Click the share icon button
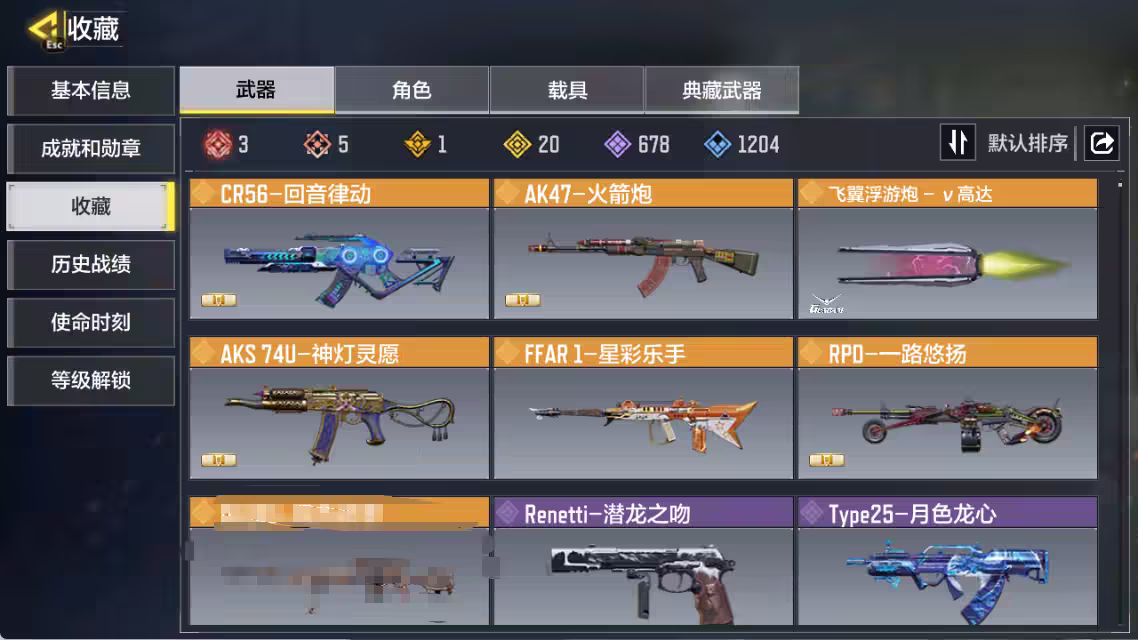Screen dimensions: 1138x640 tap(1101, 143)
